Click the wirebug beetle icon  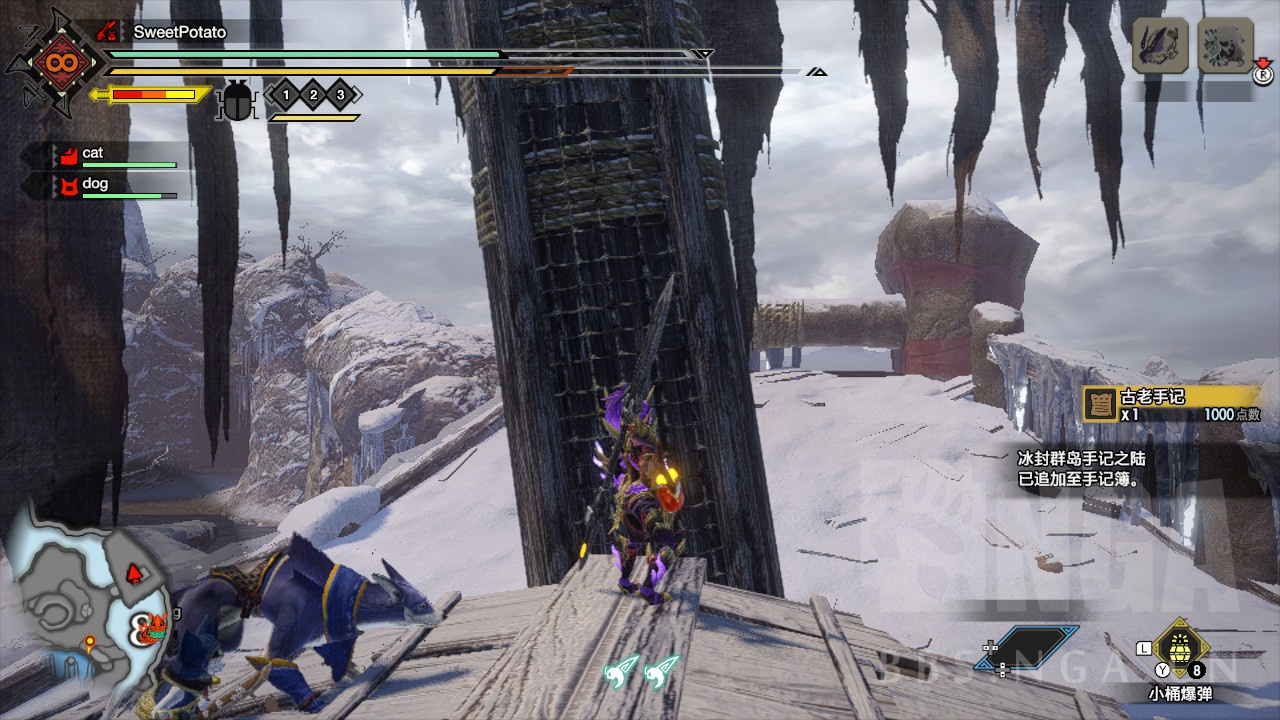[x=237, y=100]
